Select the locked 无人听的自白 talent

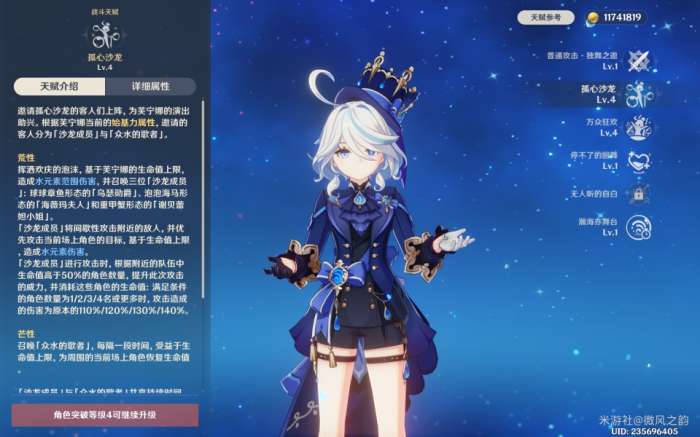636,193
